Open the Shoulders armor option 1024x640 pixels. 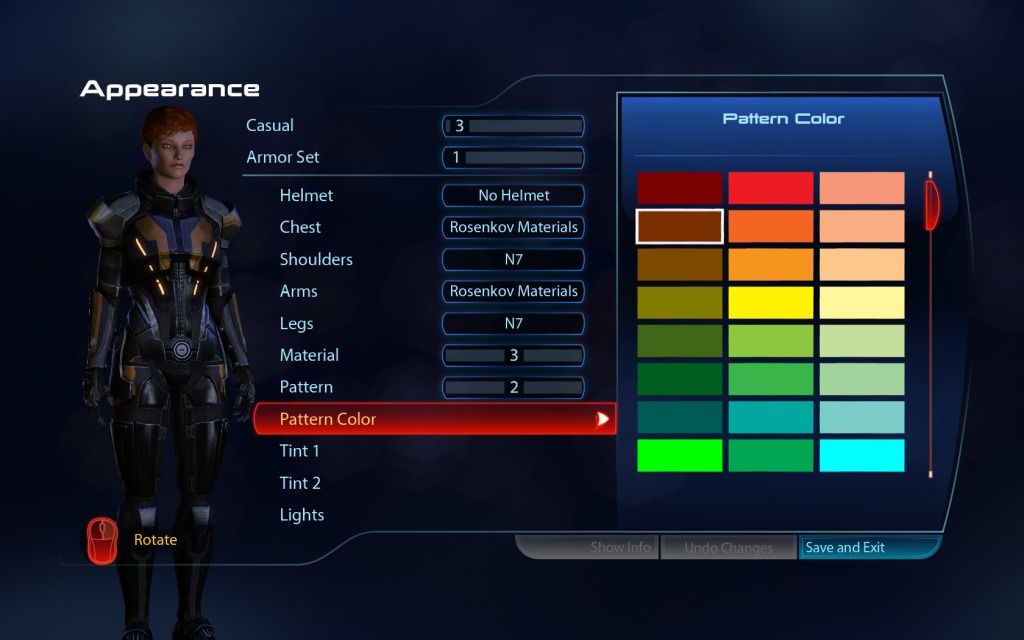[316, 260]
